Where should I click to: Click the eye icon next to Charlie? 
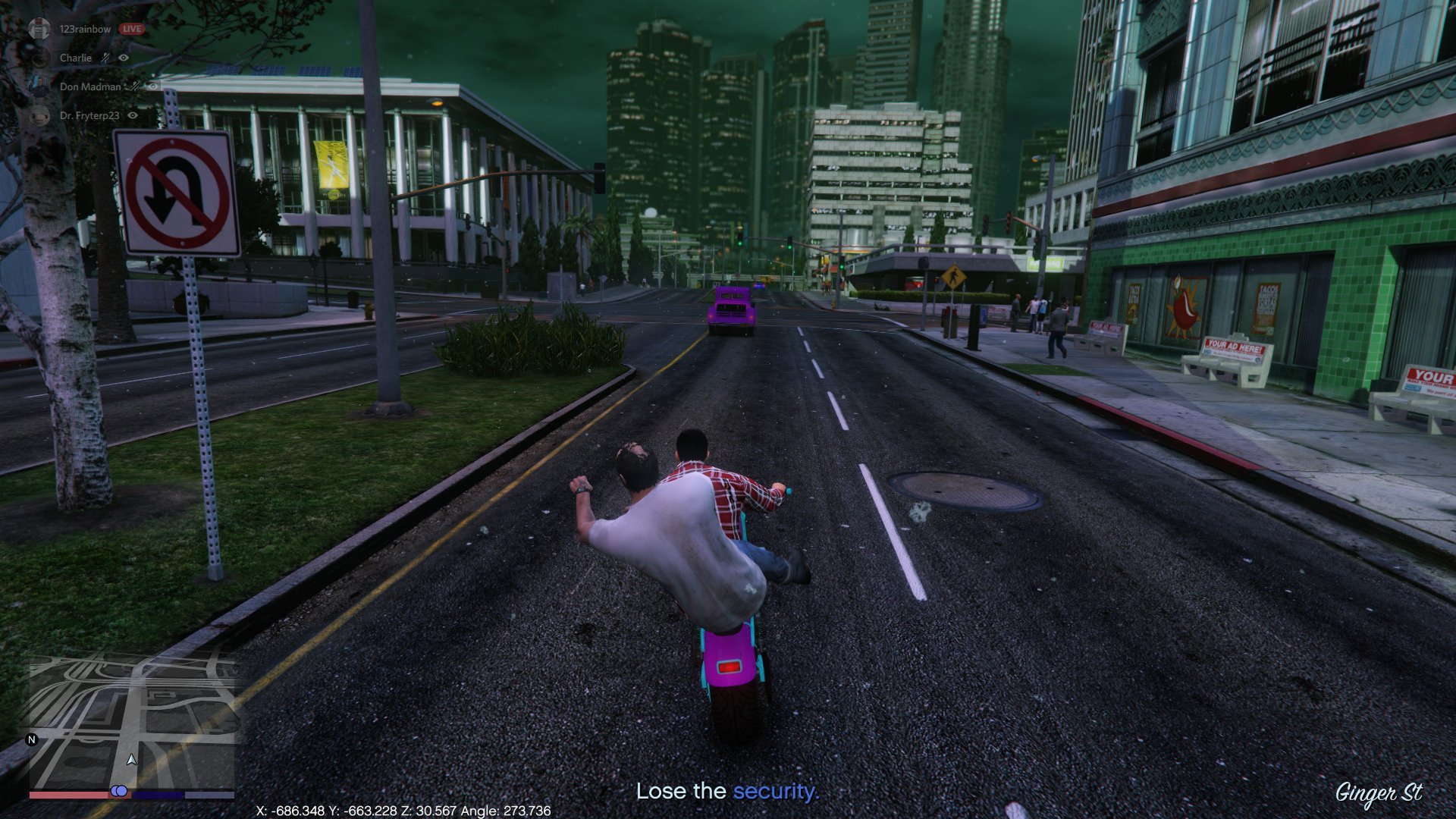click(x=124, y=58)
